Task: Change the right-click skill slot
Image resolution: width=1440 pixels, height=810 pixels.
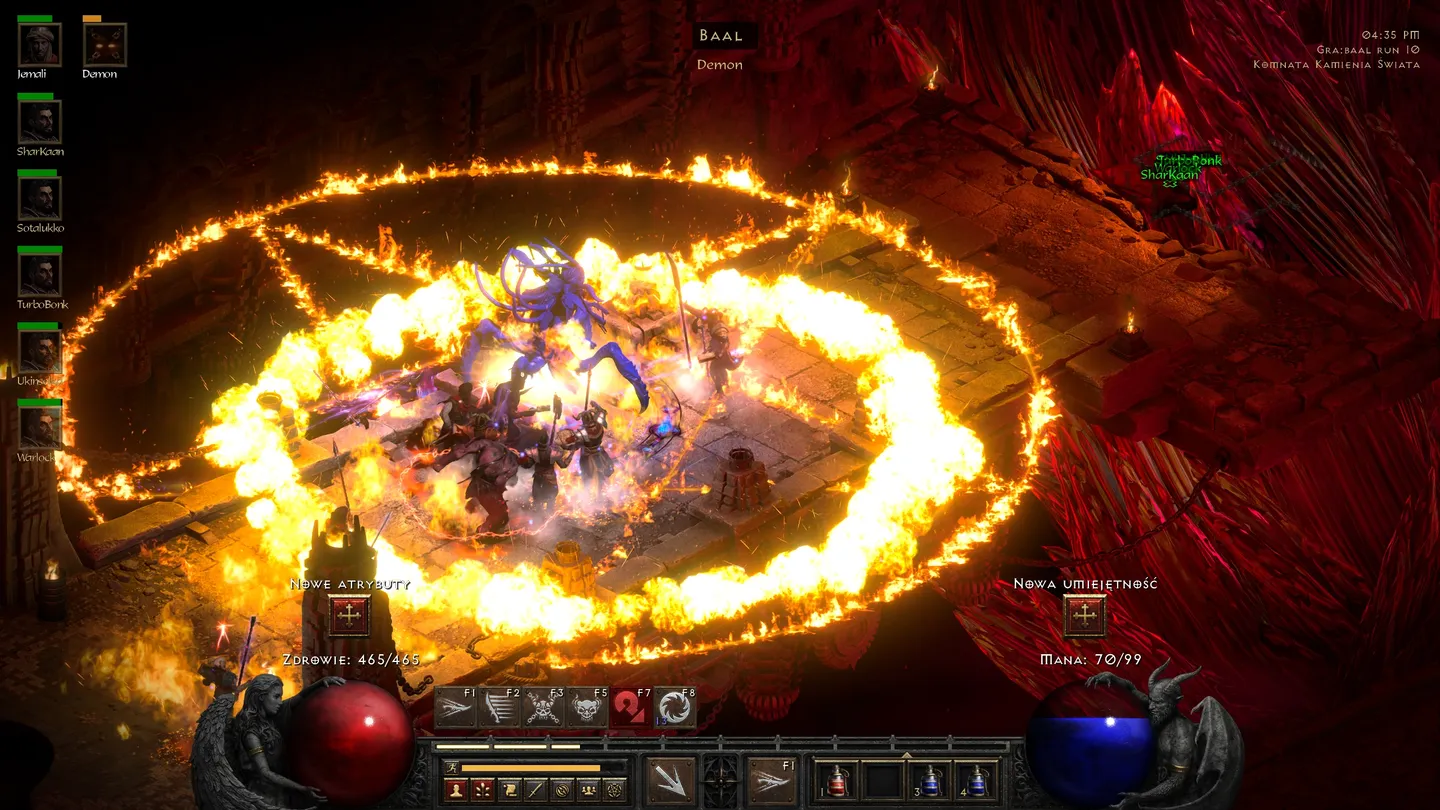Action: click(x=771, y=781)
